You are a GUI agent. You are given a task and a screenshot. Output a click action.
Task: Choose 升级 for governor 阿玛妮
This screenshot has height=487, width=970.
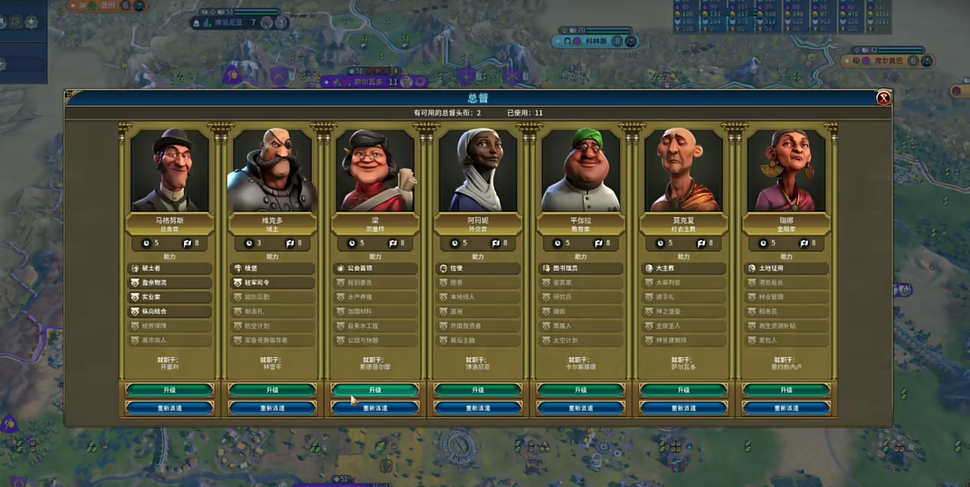[x=478, y=390]
